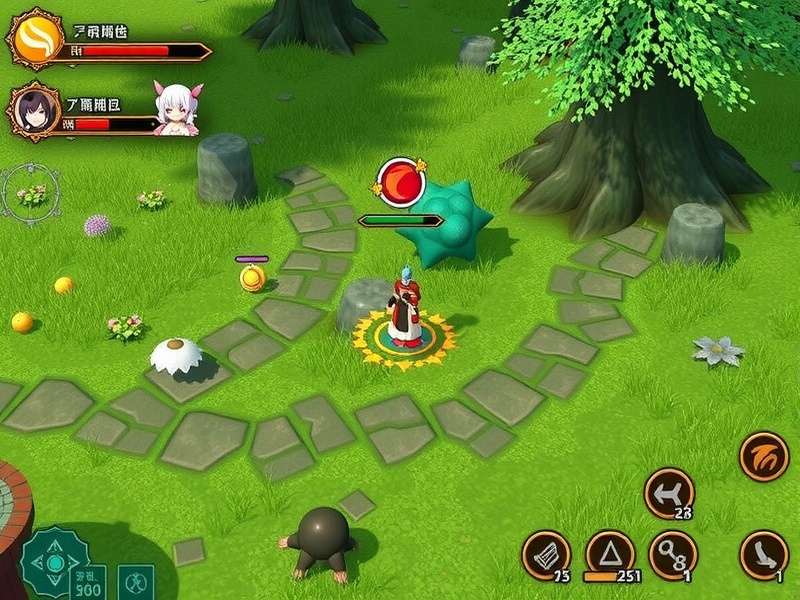
Task: Activate the orange claw slash skill
Action: (764, 457)
